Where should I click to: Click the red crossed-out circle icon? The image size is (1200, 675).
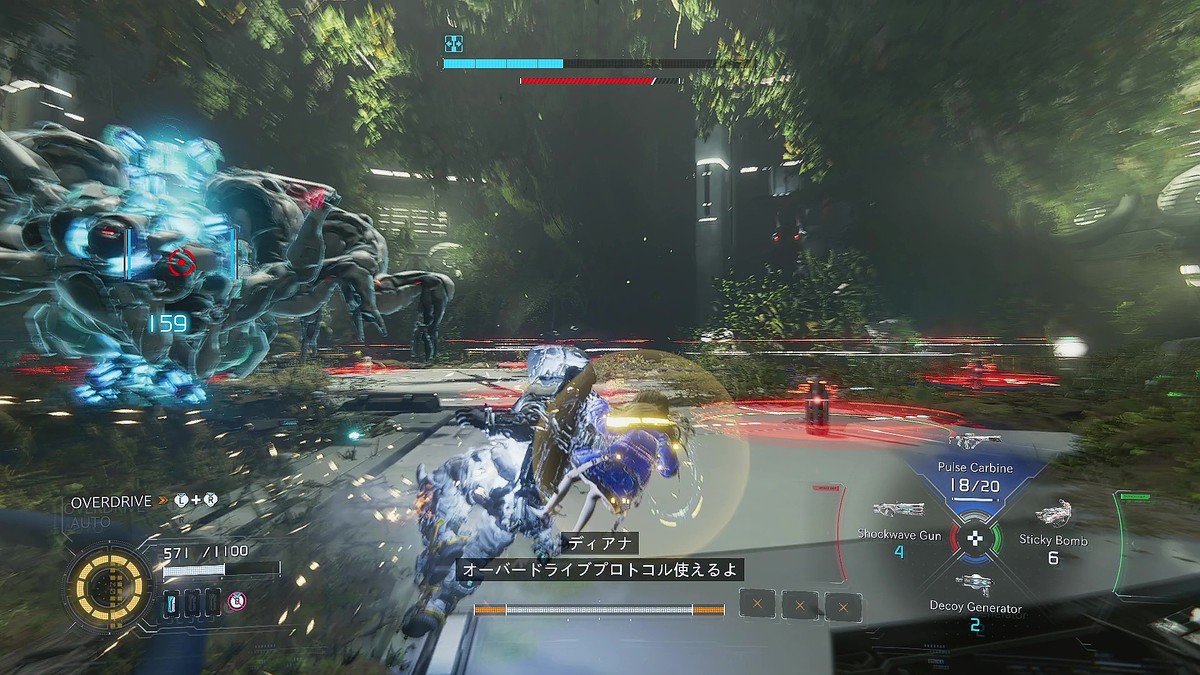237,601
